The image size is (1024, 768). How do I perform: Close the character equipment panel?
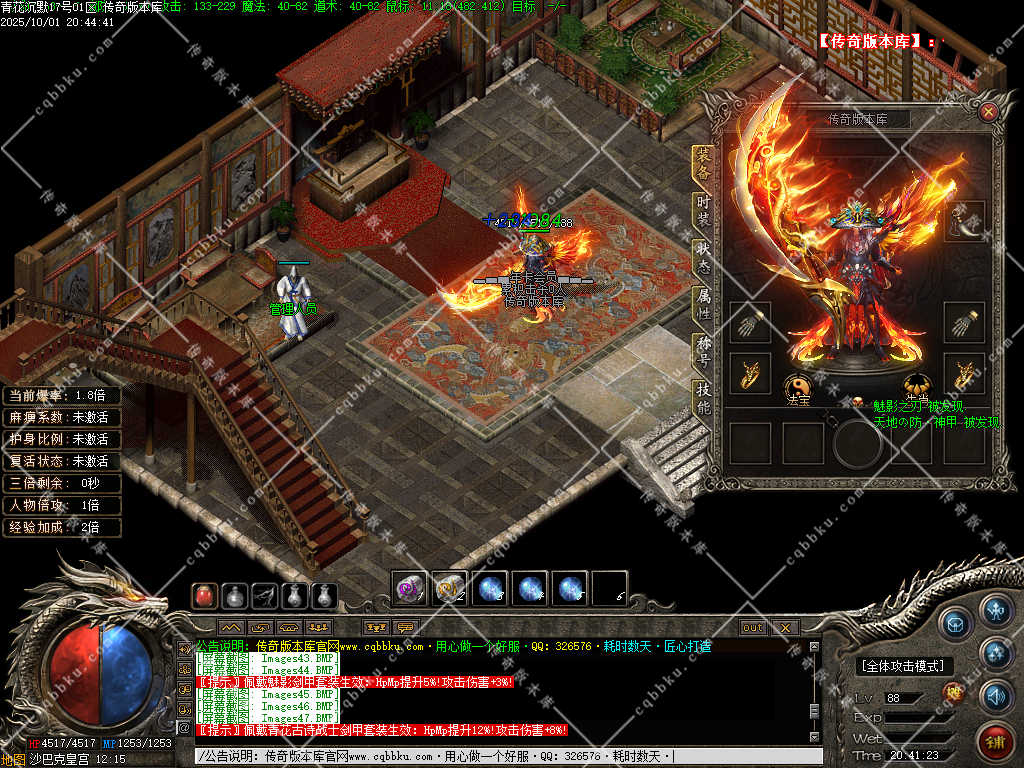click(988, 112)
